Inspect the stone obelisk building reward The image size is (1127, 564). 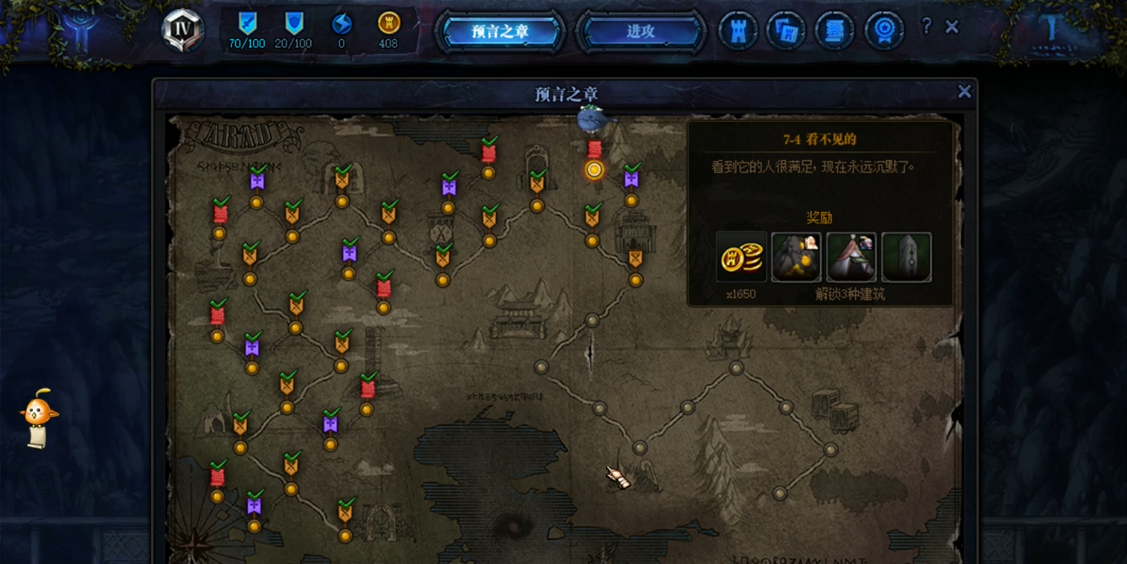[906, 258]
